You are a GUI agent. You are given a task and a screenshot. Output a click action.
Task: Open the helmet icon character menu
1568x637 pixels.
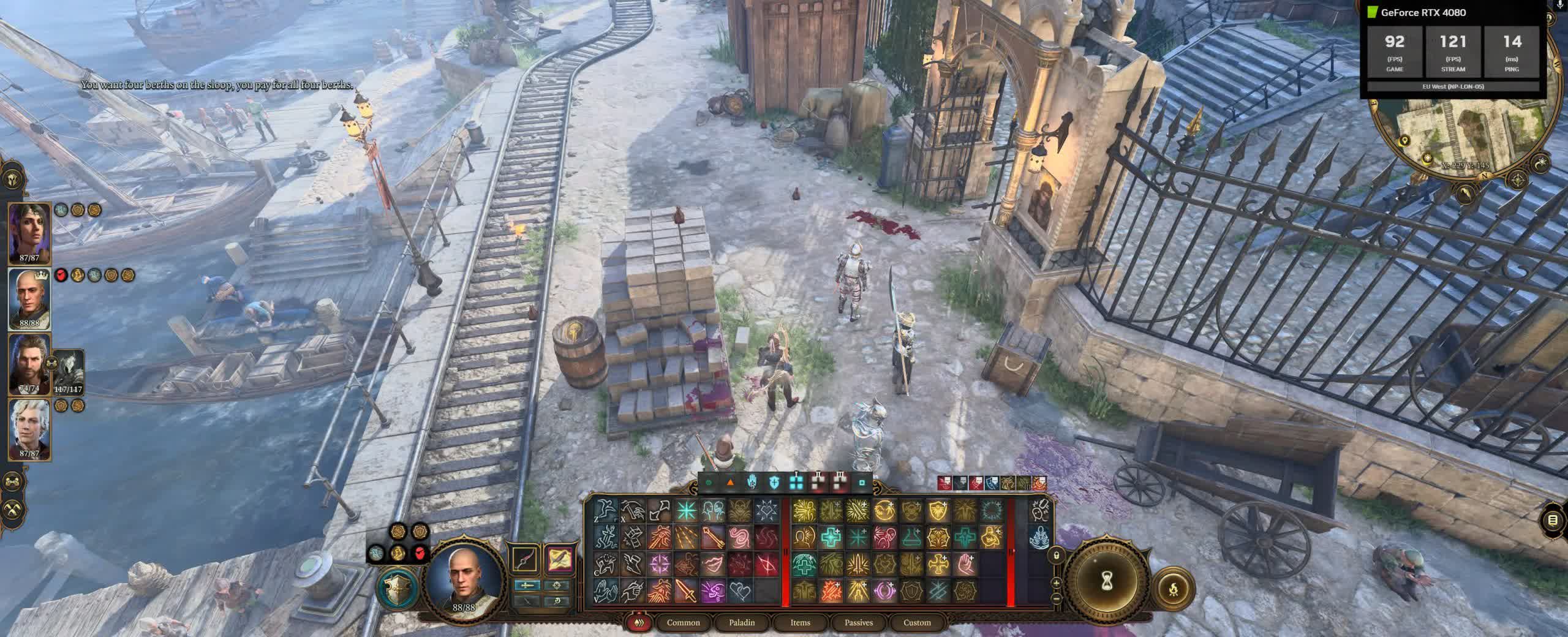point(13,179)
